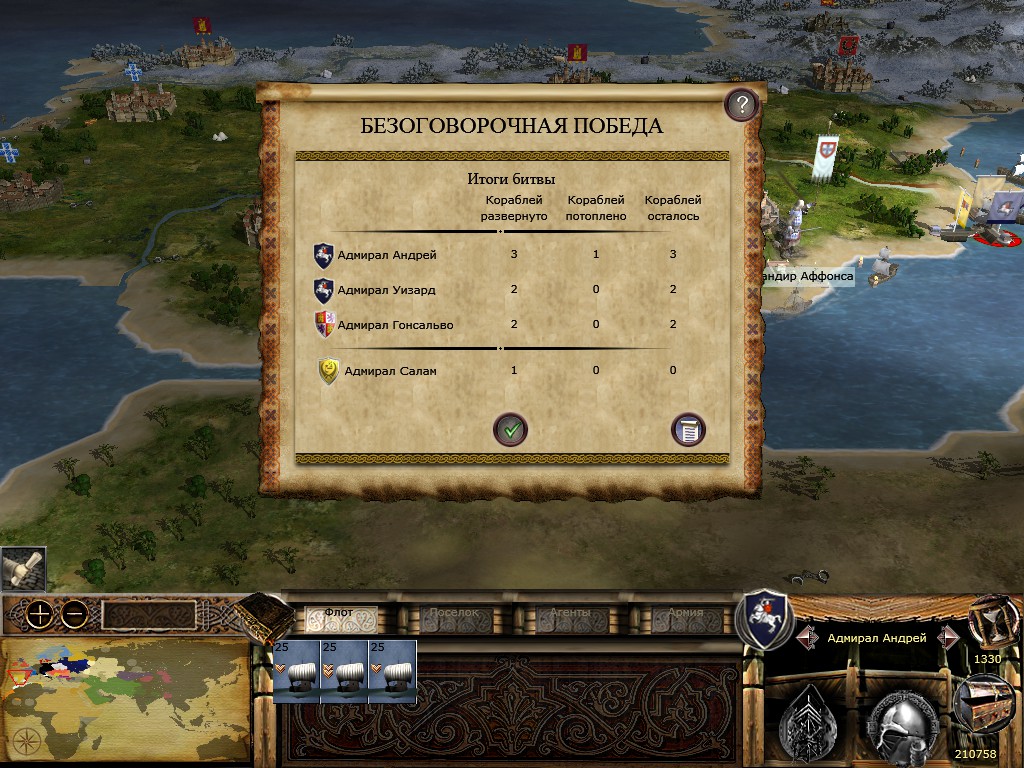Viewport: 1024px width, 768px height.
Task: Switch to the Флот tab
Action: click(340, 615)
